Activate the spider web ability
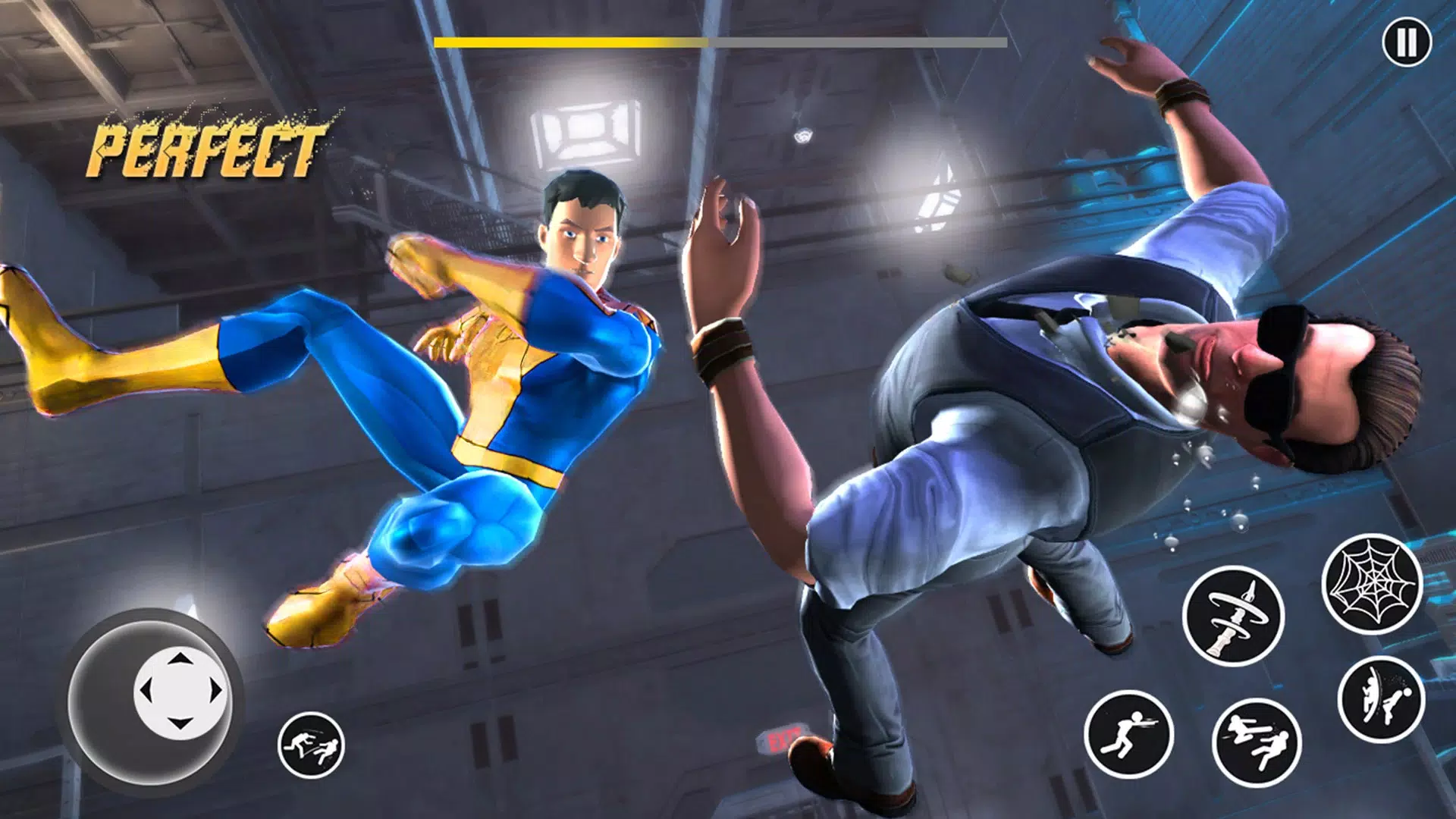Image resolution: width=1456 pixels, height=819 pixels. pos(1372,584)
